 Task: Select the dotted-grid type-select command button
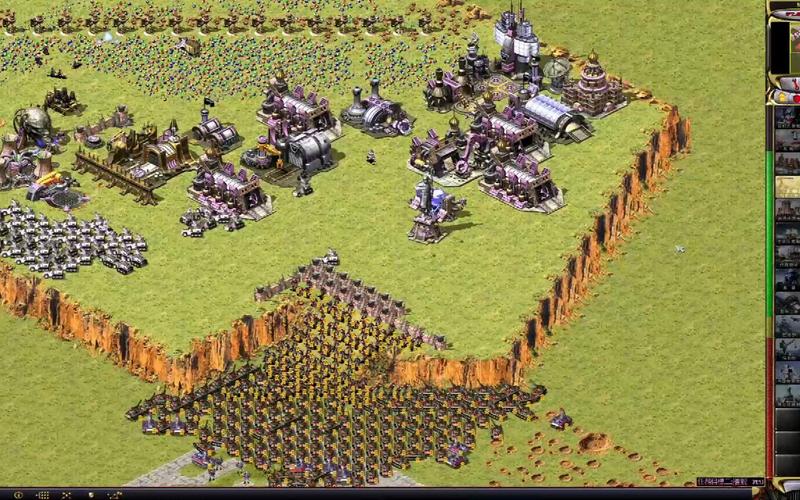click(x=43, y=495)
